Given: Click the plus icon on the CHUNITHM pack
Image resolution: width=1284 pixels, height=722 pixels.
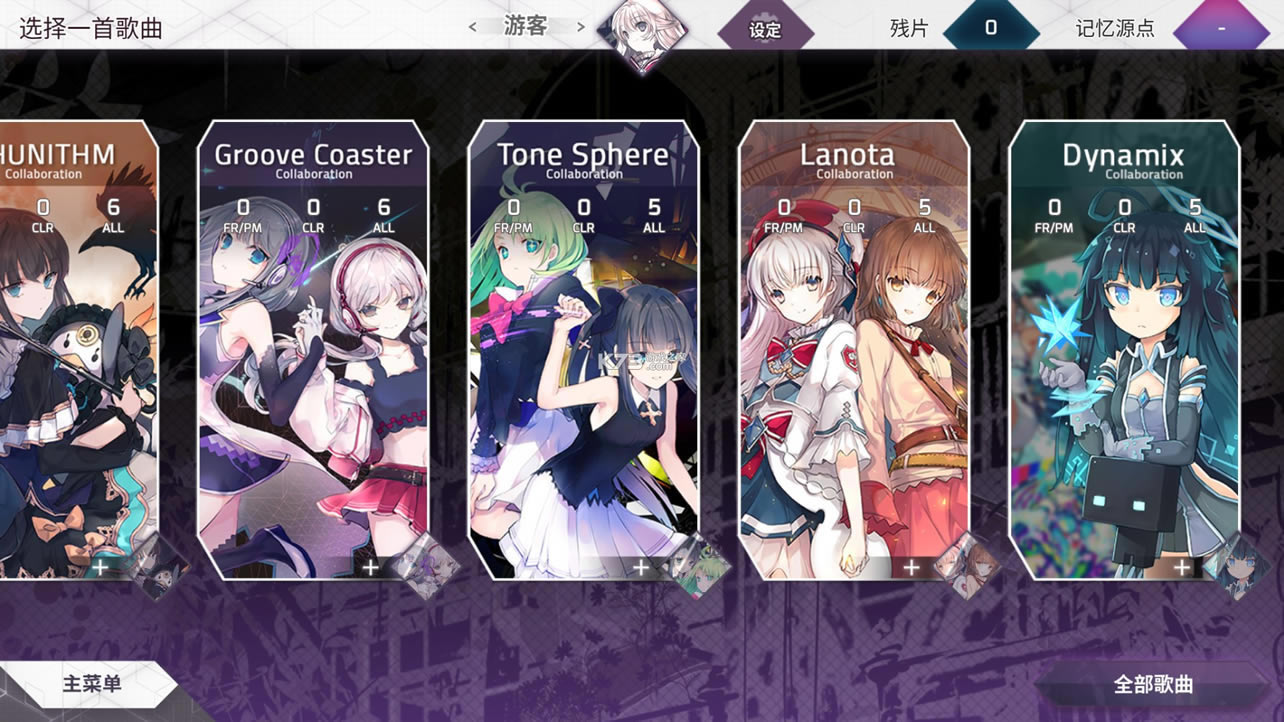Looking at the screenshot, I should 99,566.
